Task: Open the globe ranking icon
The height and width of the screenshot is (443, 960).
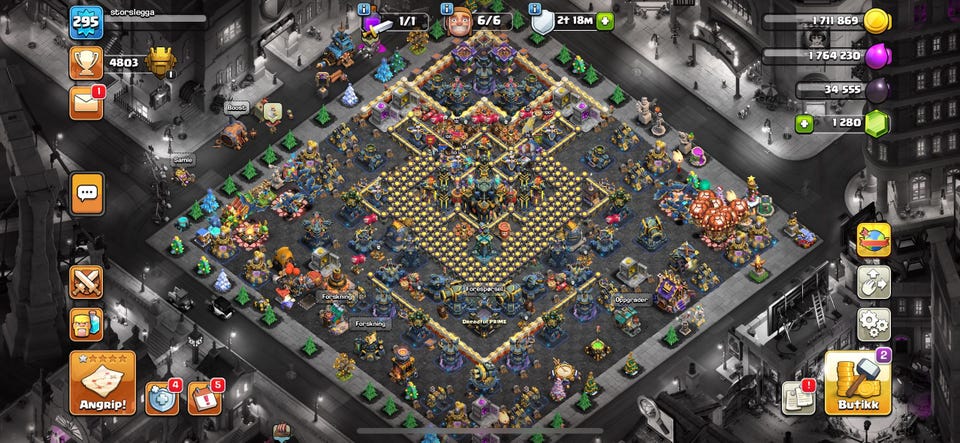Action: (x=874, y=239)
